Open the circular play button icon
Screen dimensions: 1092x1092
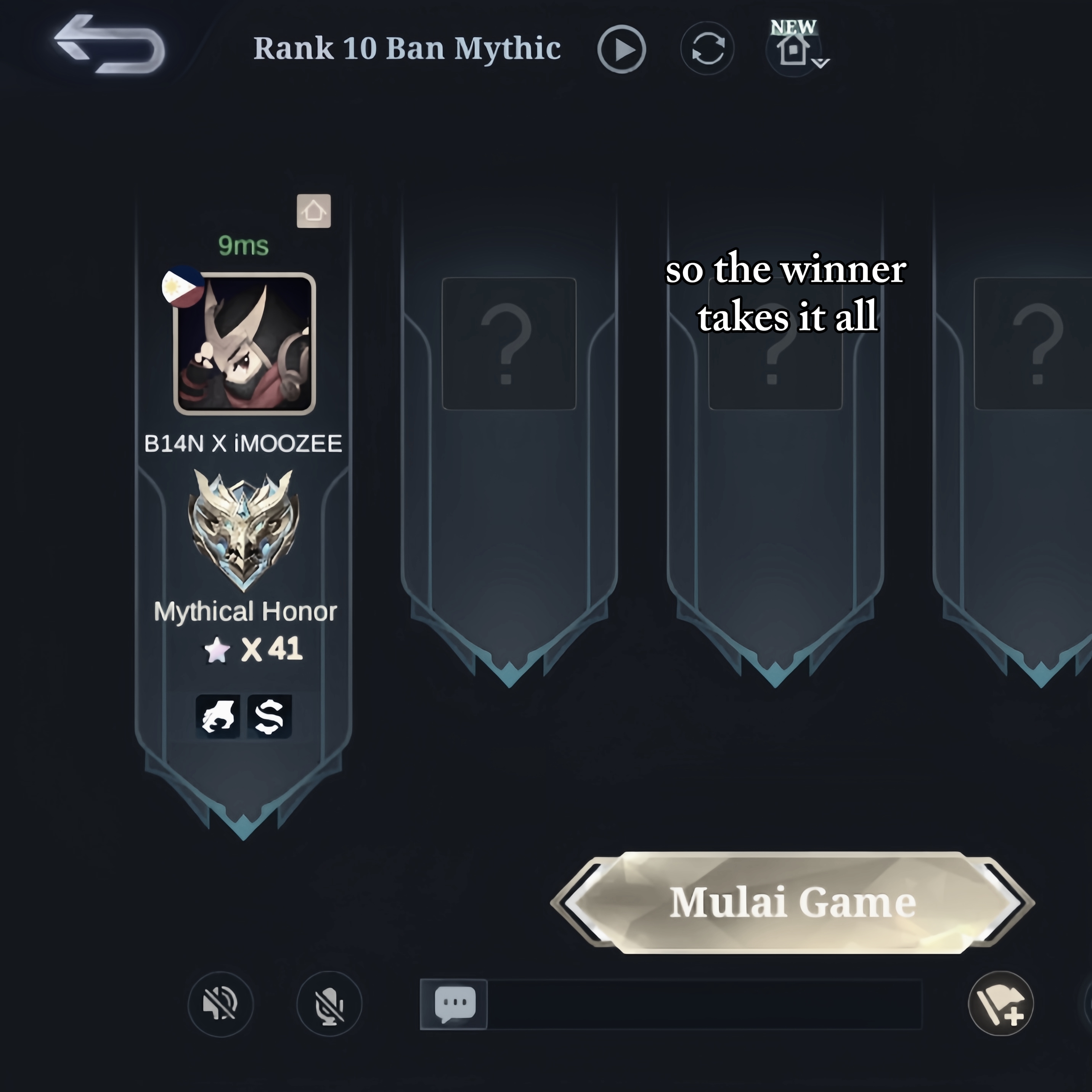pos(621,49)
